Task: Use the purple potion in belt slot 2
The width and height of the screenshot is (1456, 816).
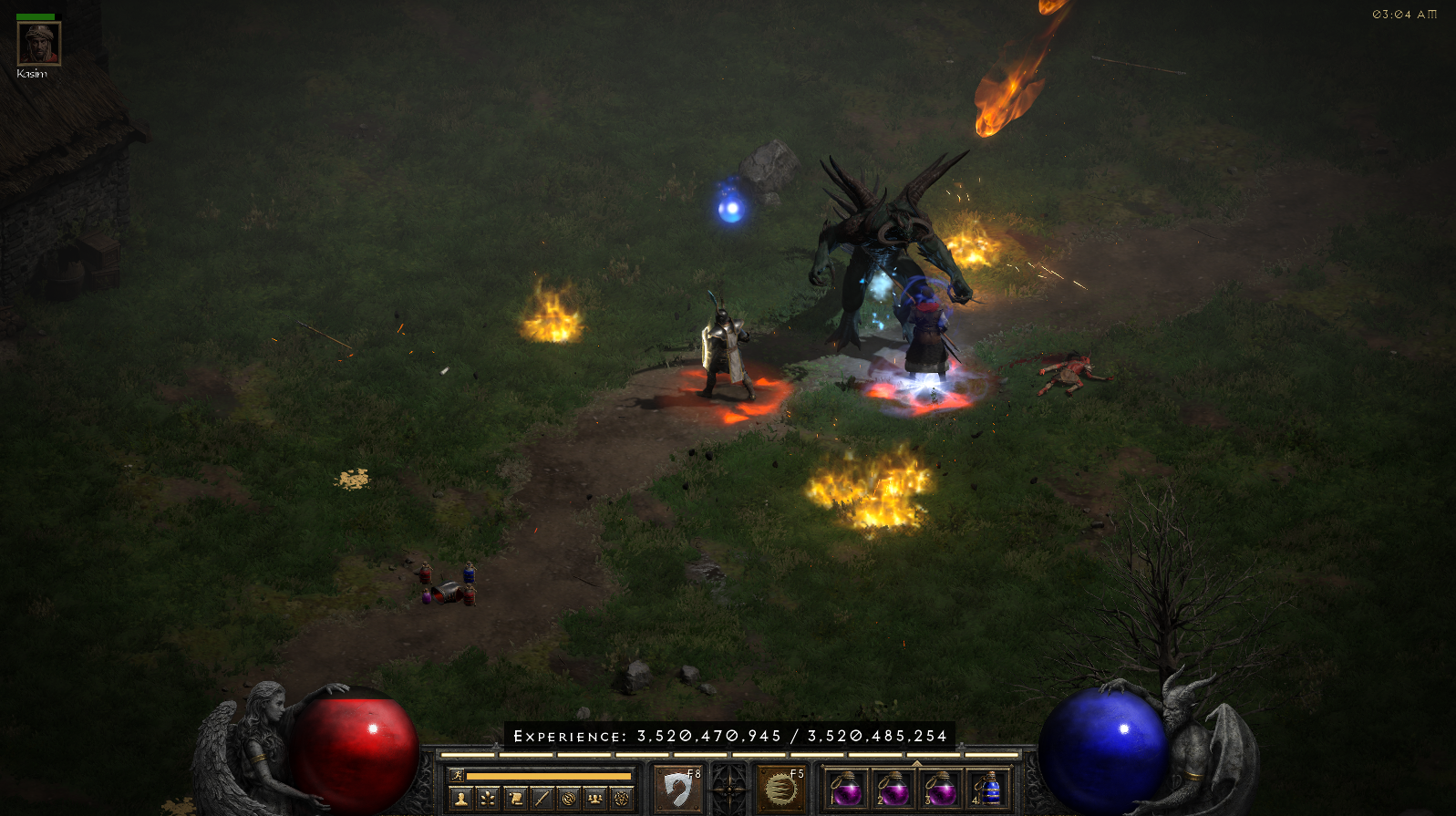Action: [x=893, y=789]
